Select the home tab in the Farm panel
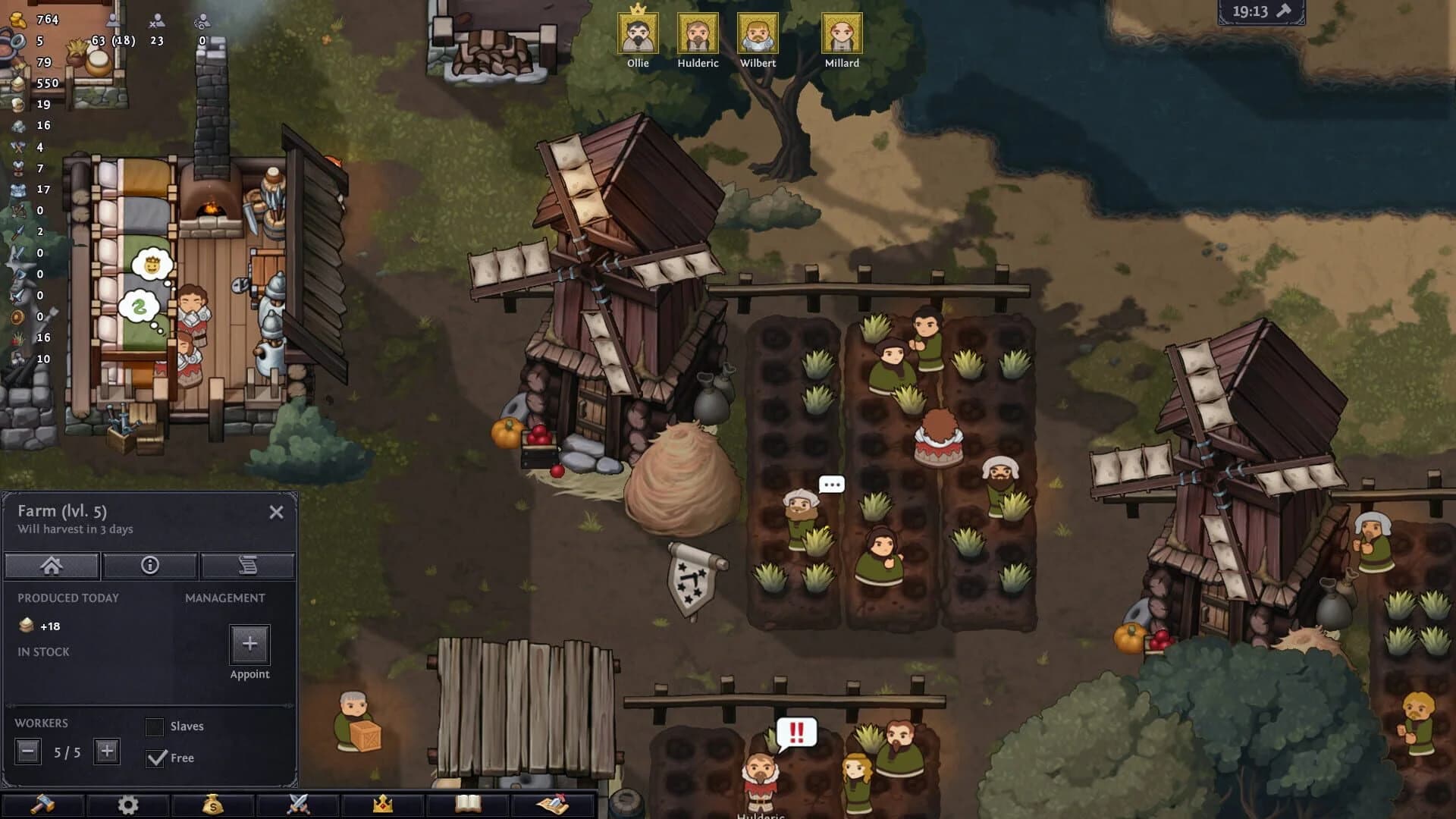This screenshot has height=819, width=1456. [51, 564]
